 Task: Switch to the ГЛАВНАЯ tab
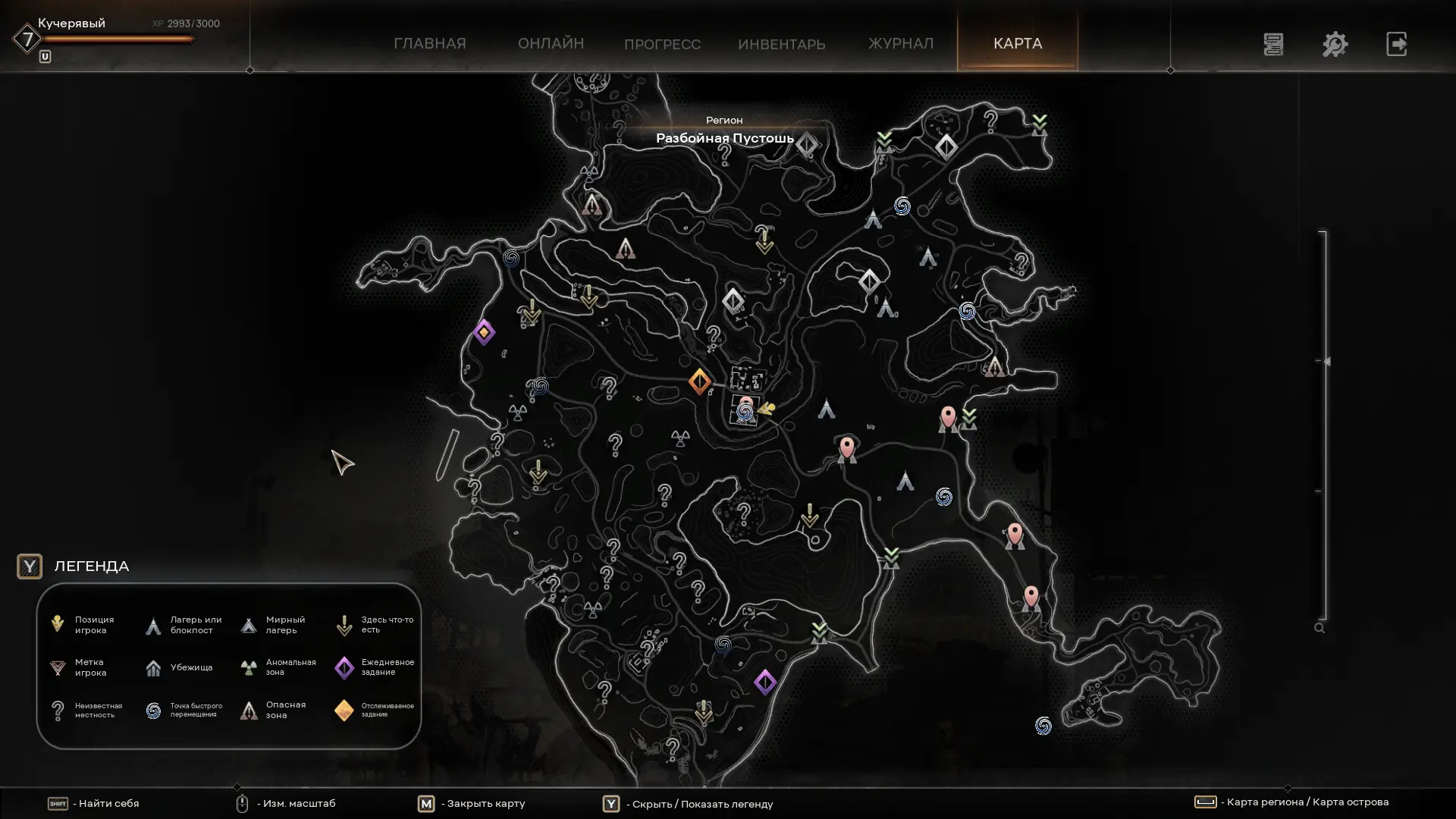(x=429, y=43)
